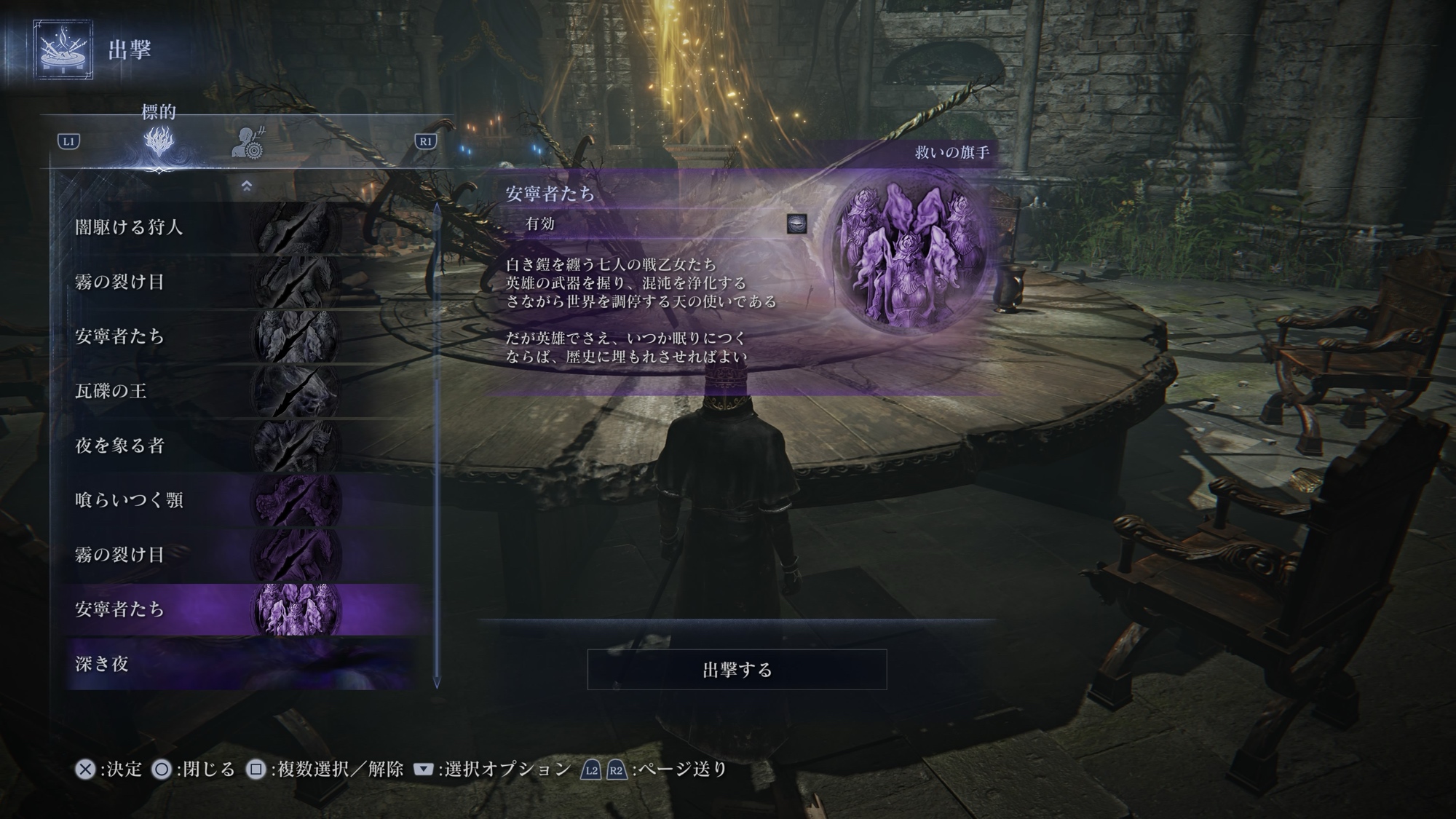Toggle the 有効 status icon
This screenshot has height=819, width=1456.
click(x=797, y=223)
